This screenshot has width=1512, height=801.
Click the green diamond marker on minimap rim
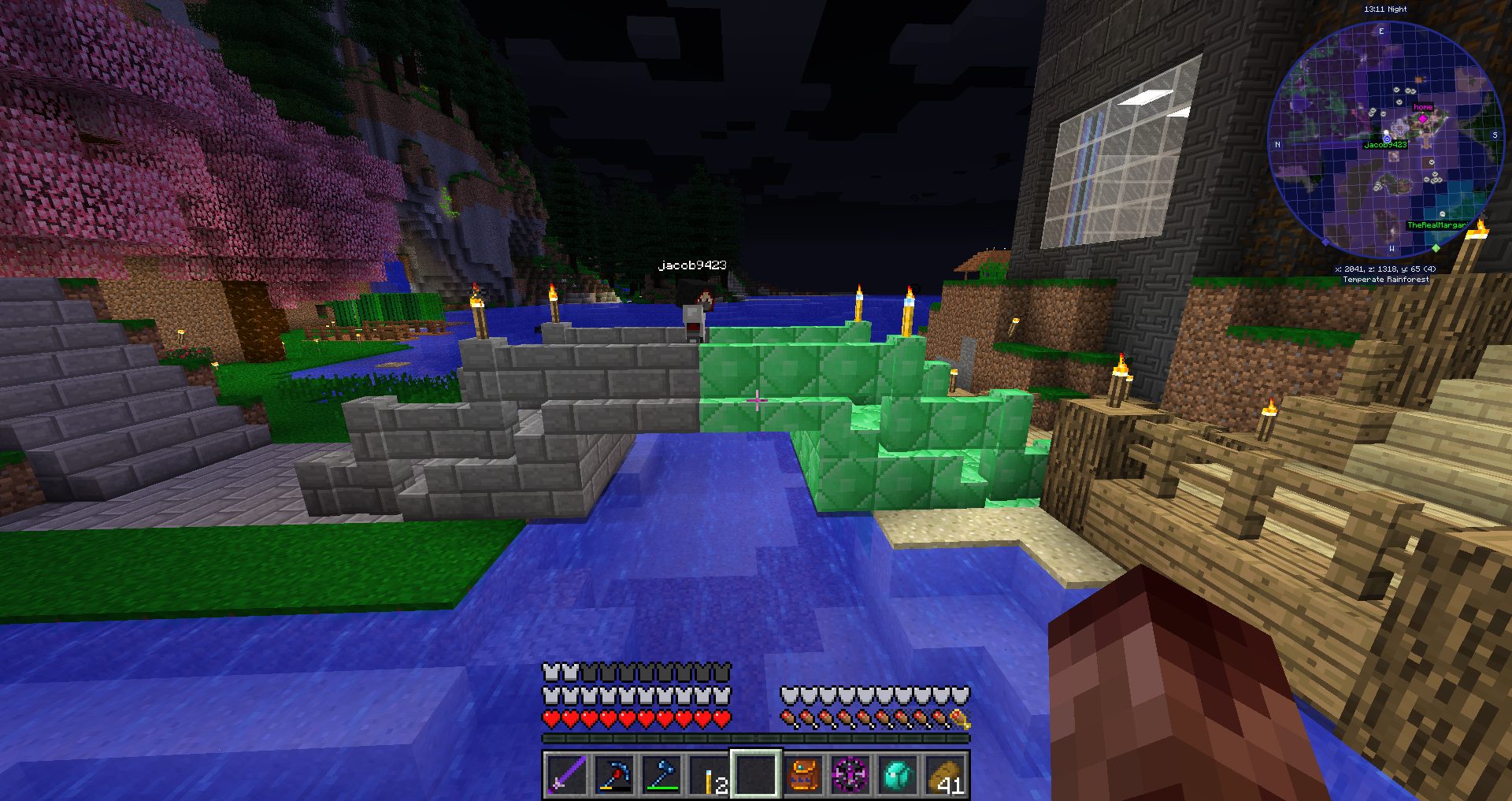click(1436, 248)
